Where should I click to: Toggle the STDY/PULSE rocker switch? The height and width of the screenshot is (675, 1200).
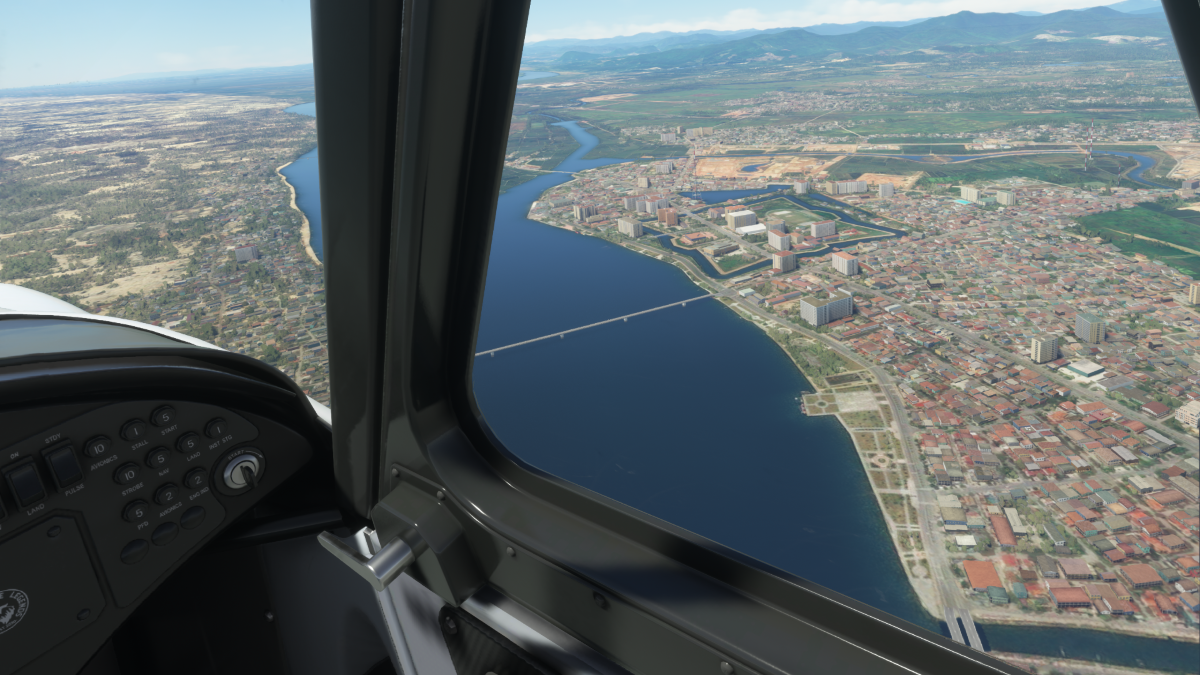pyautogui.click(x=65, y=466)
